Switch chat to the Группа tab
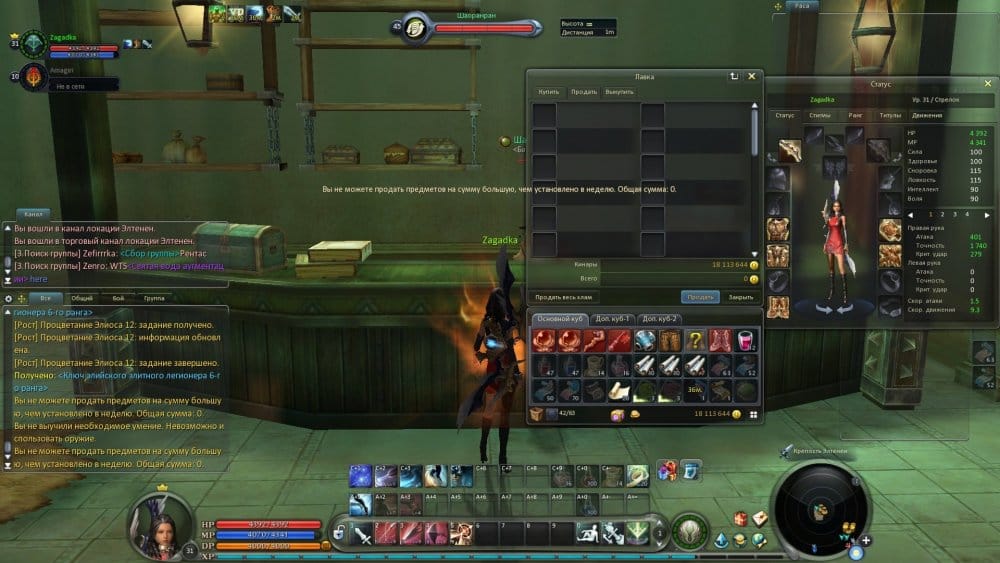This screenshot has width=1000, height=563. point(154,298)
